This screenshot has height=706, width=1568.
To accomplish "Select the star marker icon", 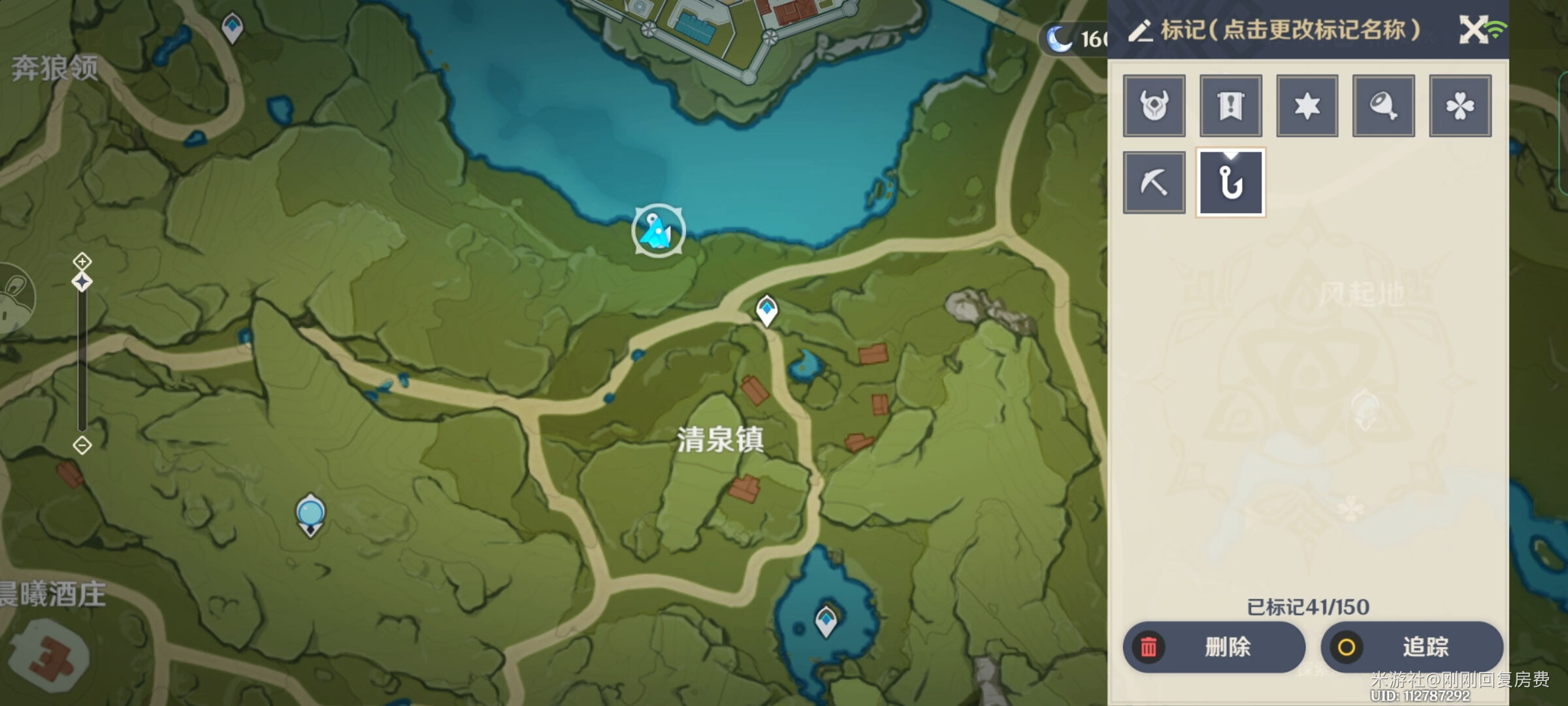I will point(1307,106).
